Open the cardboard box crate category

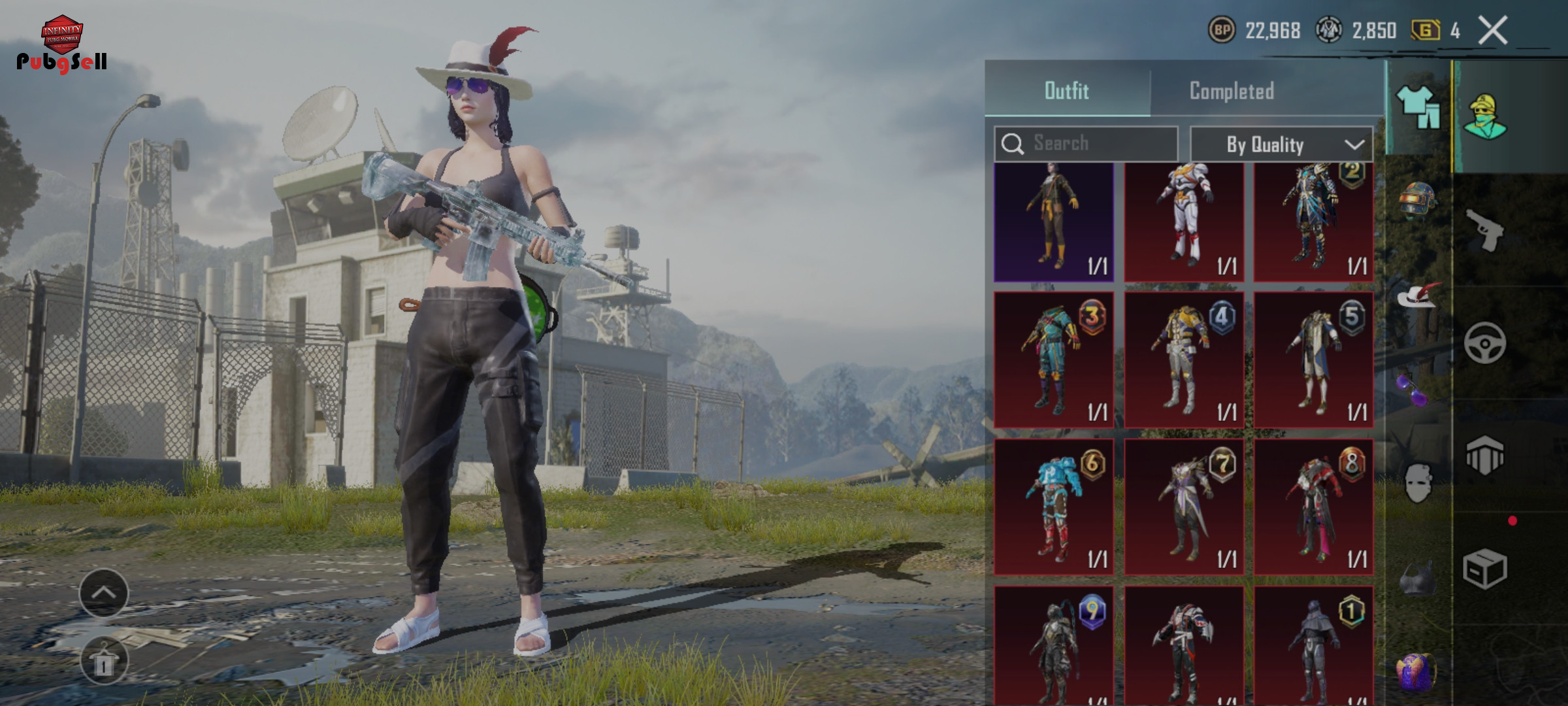pos(1484,569)
